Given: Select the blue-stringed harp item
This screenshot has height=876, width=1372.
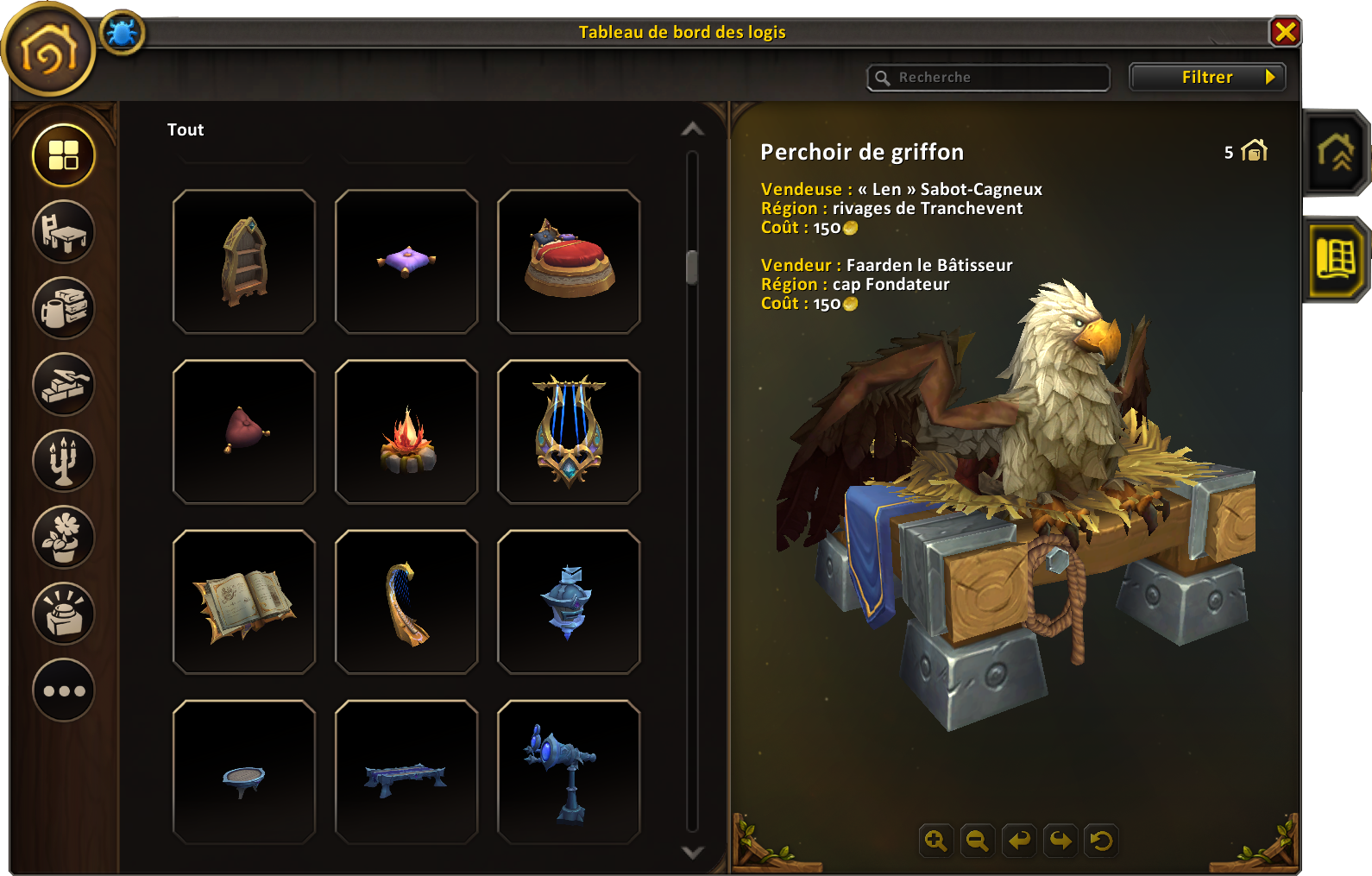Looking at the screenshot, I should point(569,432).
